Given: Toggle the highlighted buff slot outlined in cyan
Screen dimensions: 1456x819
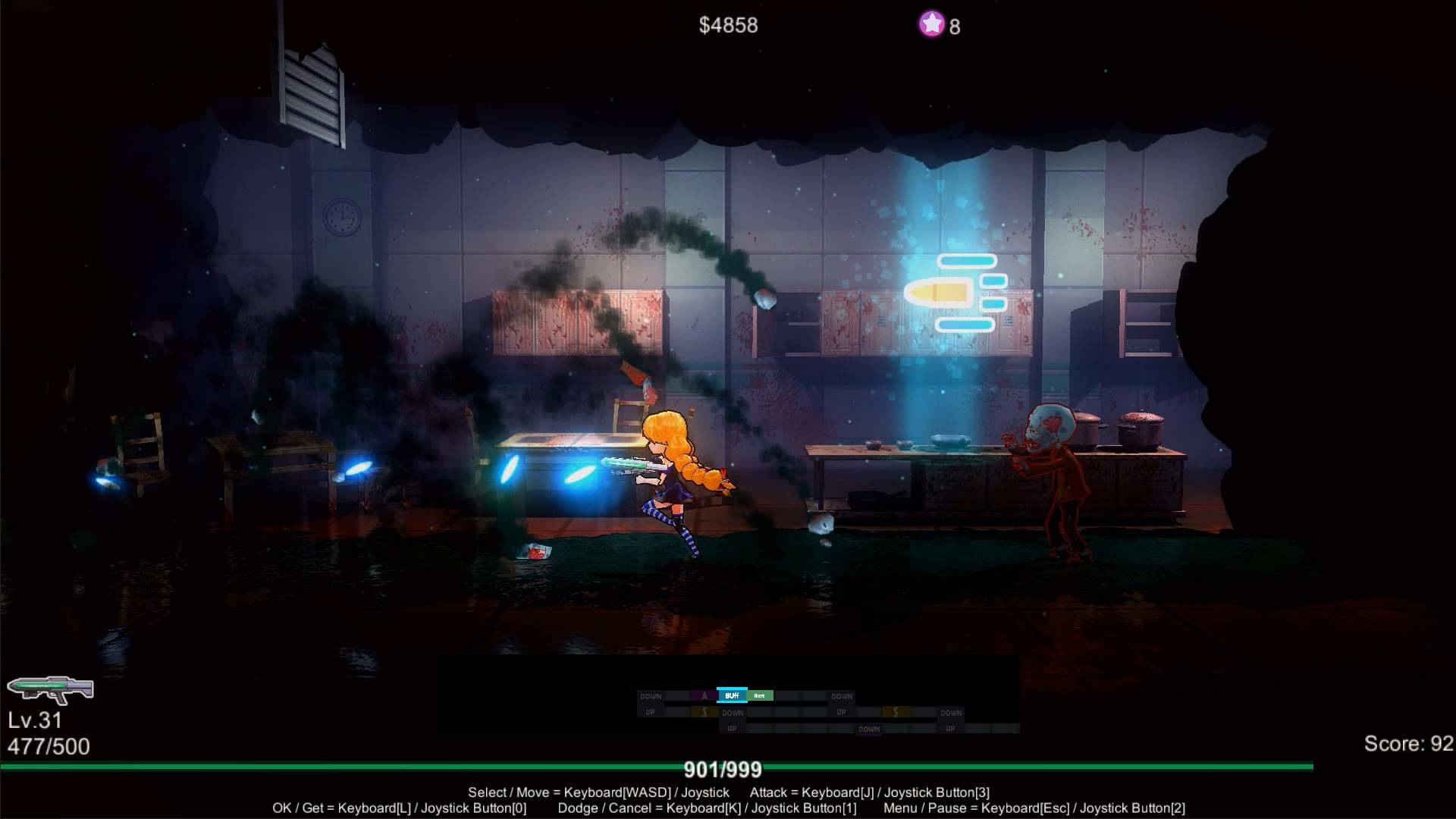Looking at the screenshot, I should (x=732, y=696).
